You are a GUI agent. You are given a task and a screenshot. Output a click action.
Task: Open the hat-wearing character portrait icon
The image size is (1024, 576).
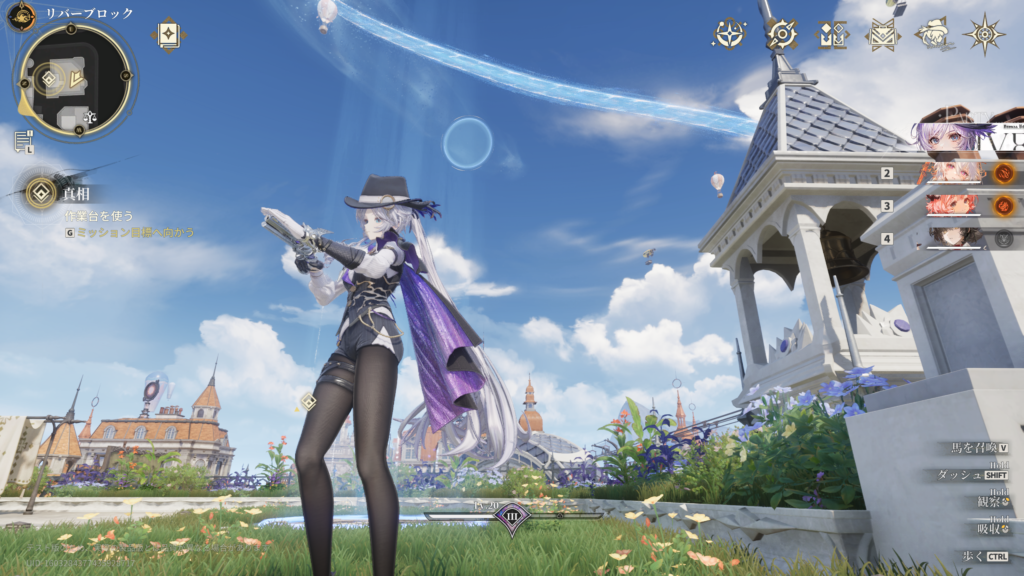(x=934, y=34)
